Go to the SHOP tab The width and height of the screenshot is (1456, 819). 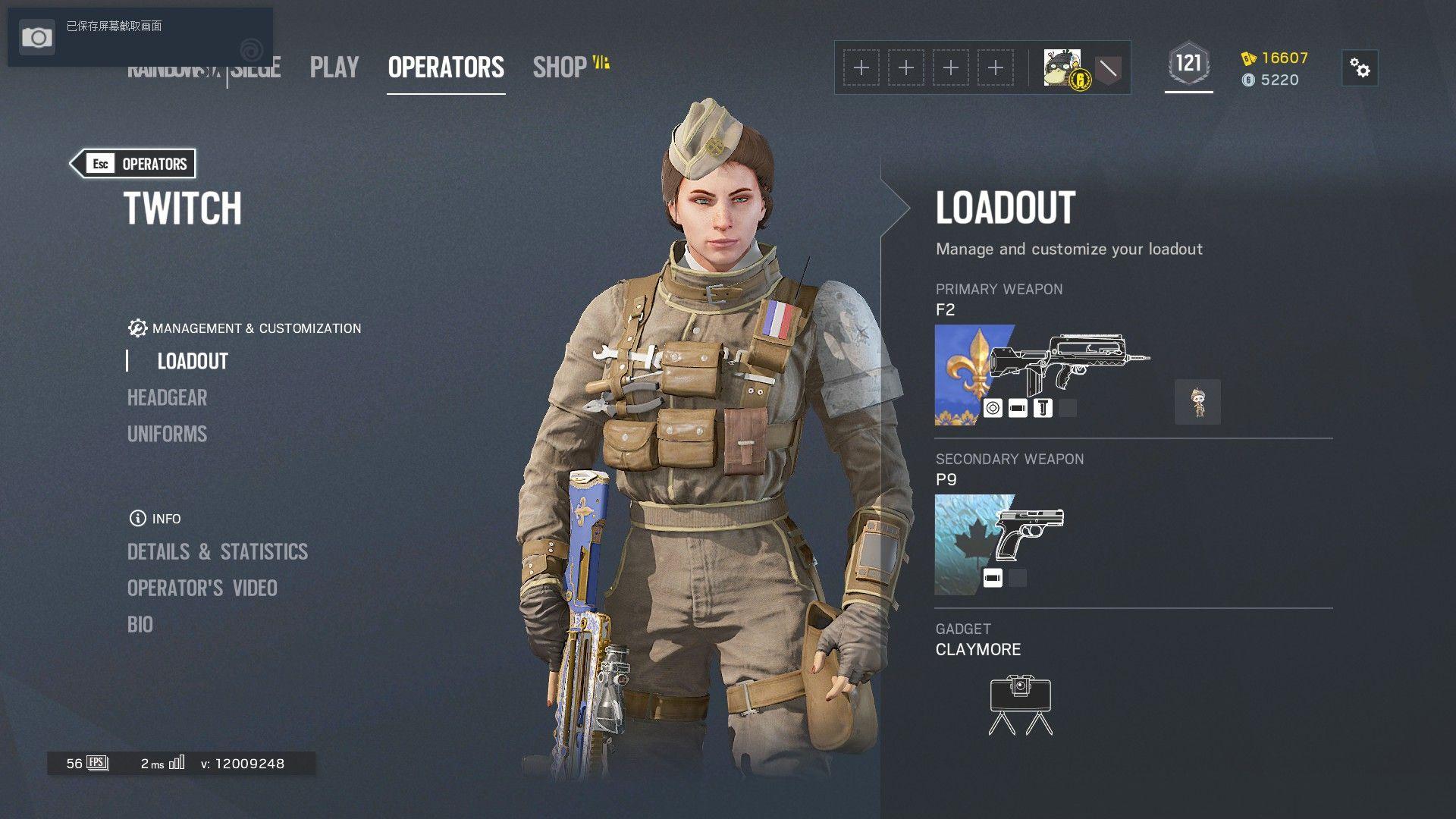point(561,67)
